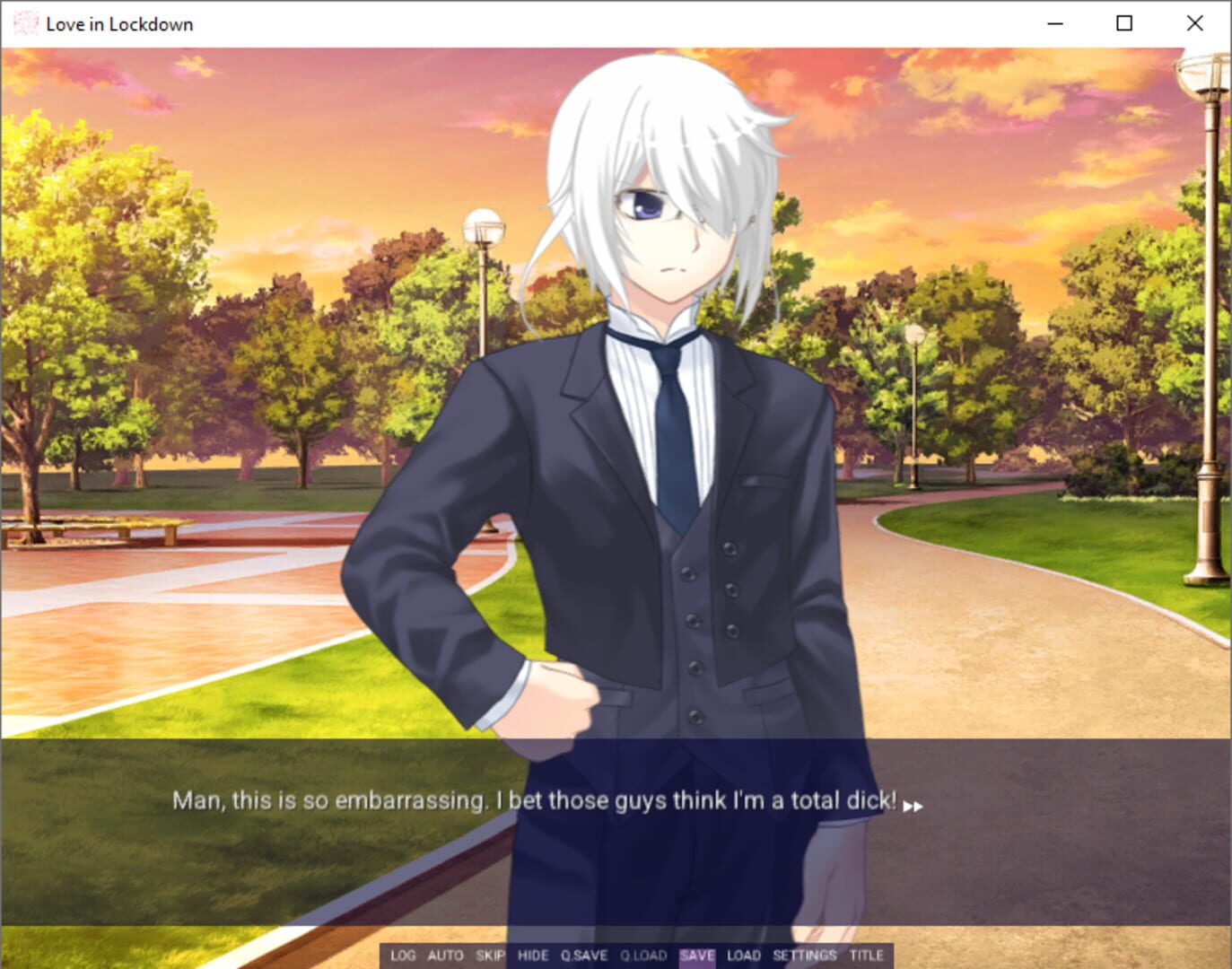
Task: Hide the dialogue box using HIDE
Action: point(534,956)
